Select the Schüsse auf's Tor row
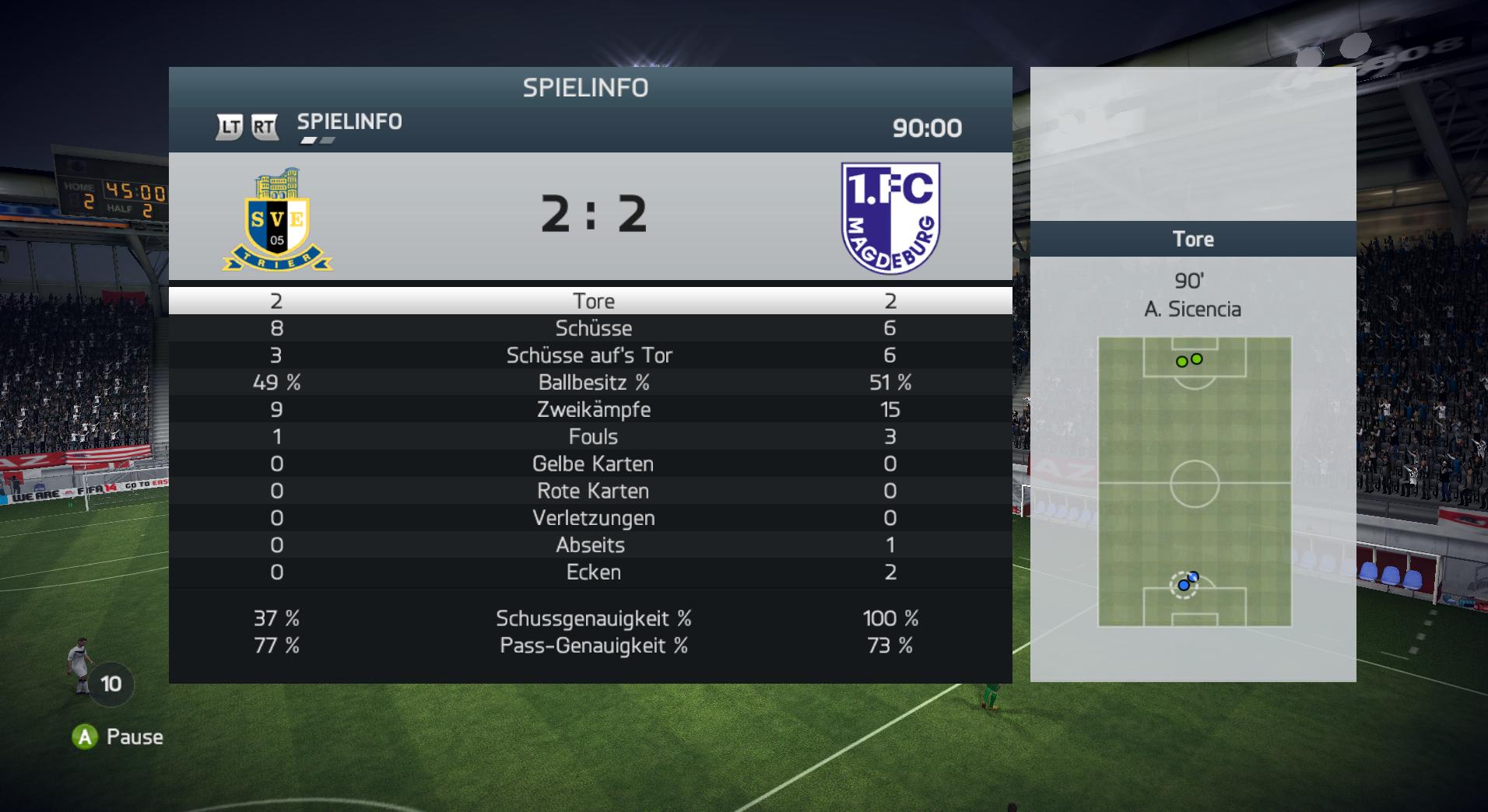 click(591, 355)
